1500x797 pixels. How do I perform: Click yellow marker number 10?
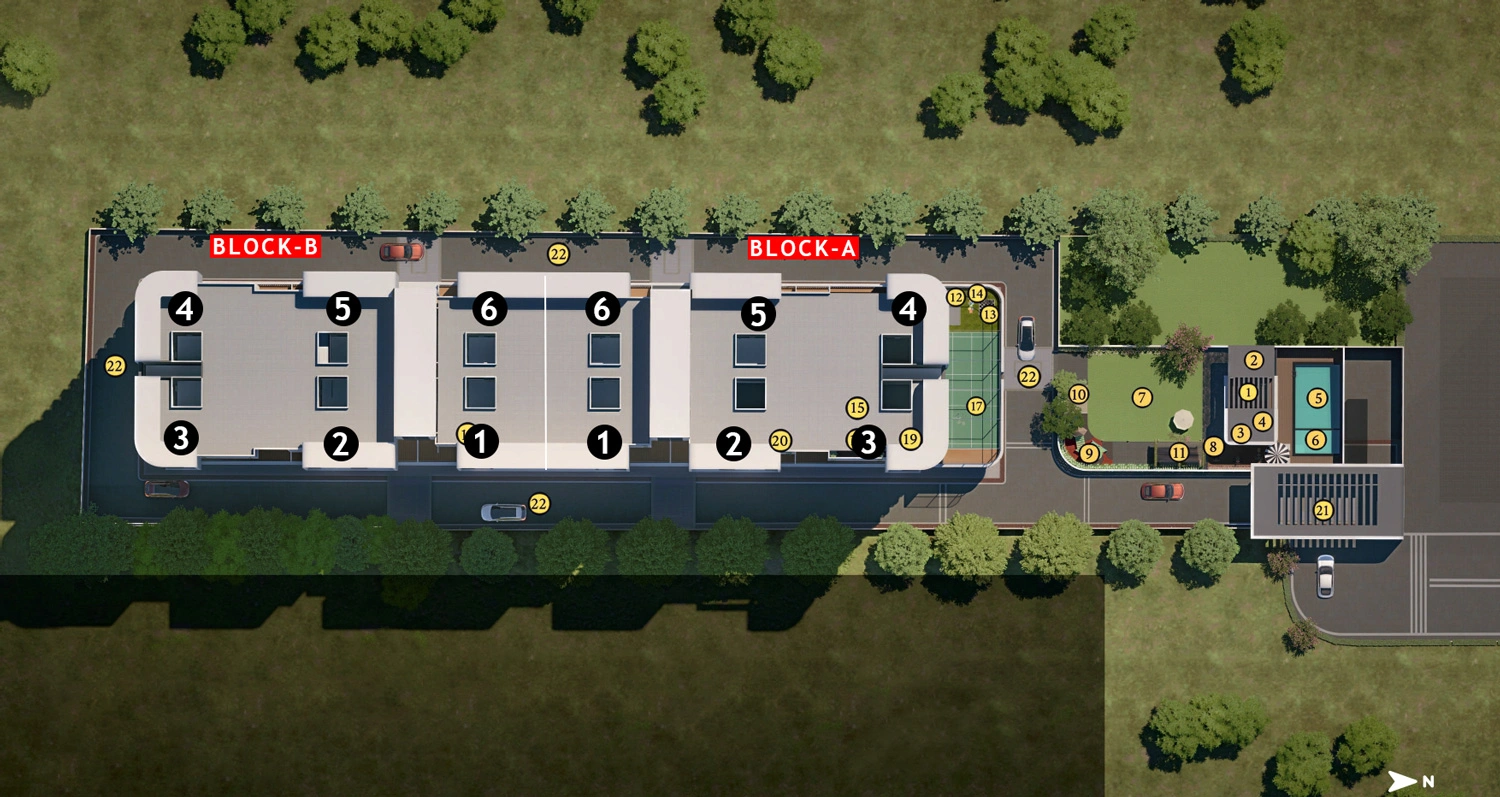coord(1078,394)
